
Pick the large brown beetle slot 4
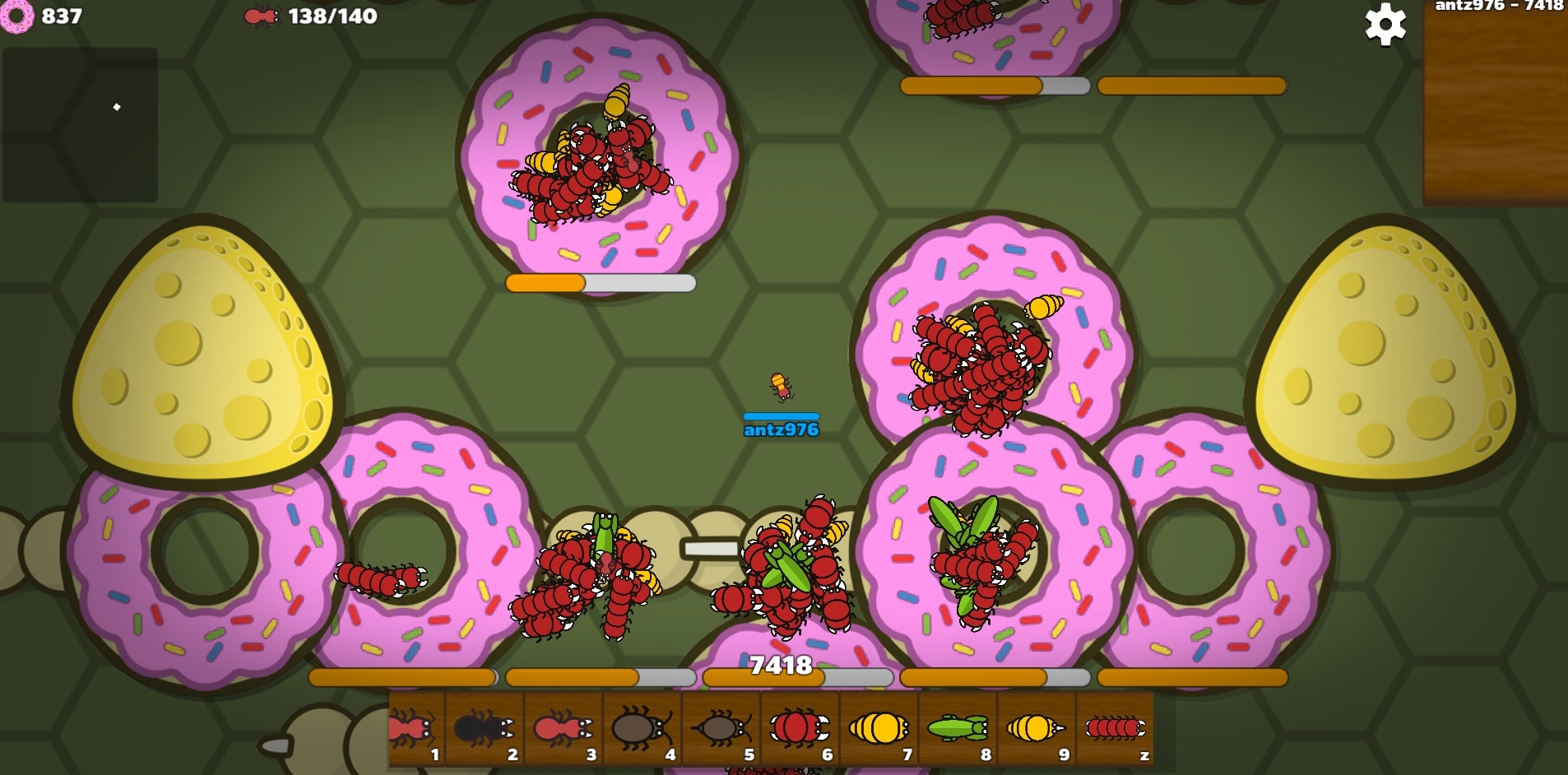pyautogui.click(x=642, y=729)
